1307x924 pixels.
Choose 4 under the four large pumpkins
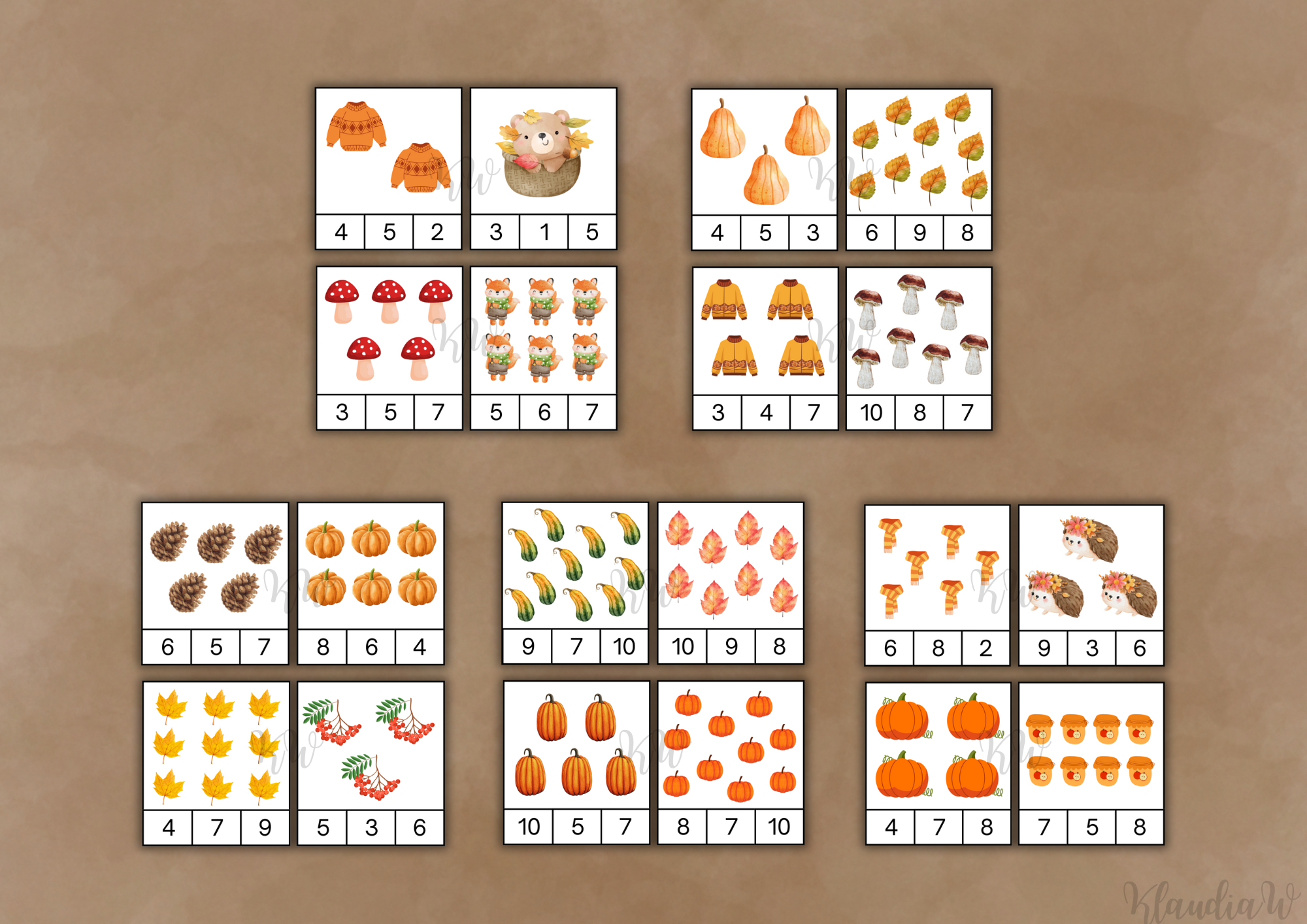(891, 827)
